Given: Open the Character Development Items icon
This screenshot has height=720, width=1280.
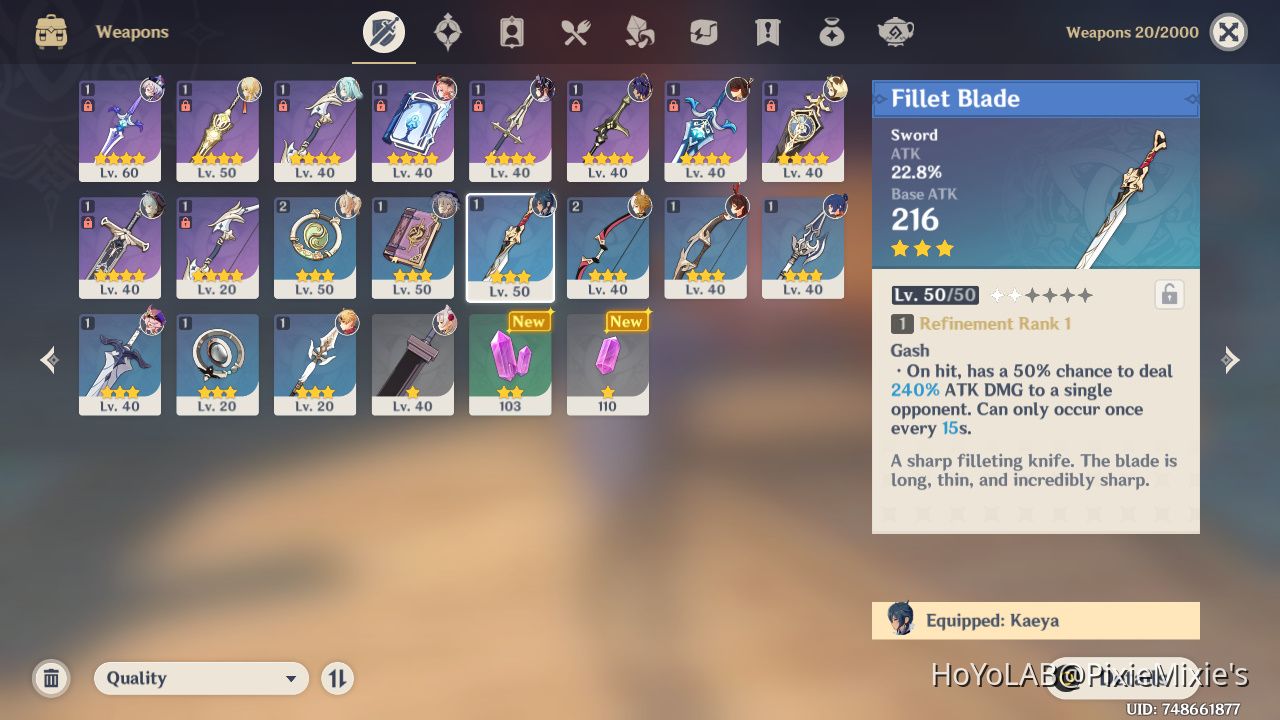Looking at the screenshot, I should (x=511, y=31).
